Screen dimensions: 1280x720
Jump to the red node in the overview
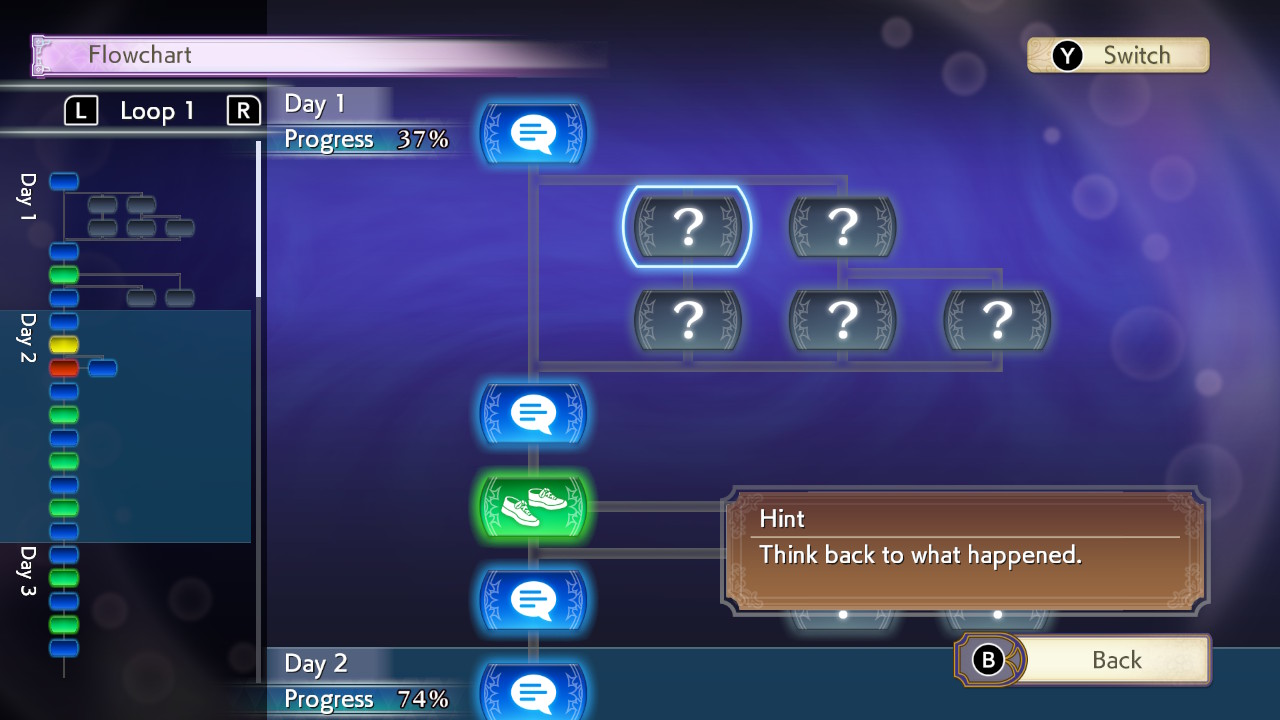click(64, 368)
